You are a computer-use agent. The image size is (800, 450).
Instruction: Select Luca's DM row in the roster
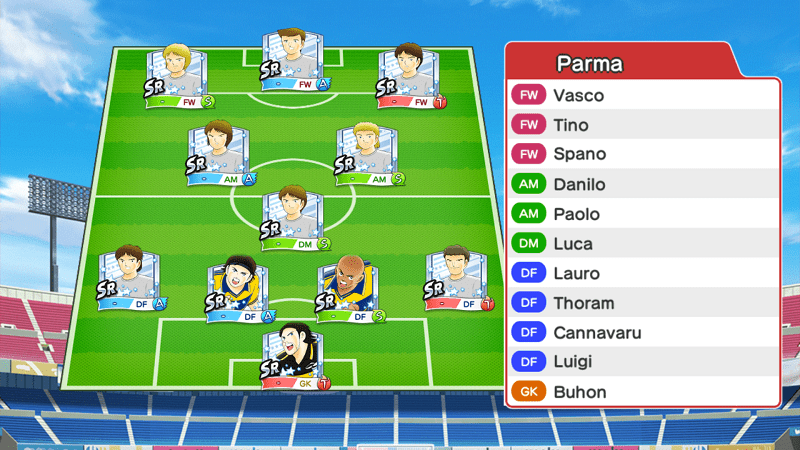pyautogui.click(x=642, y=243)
